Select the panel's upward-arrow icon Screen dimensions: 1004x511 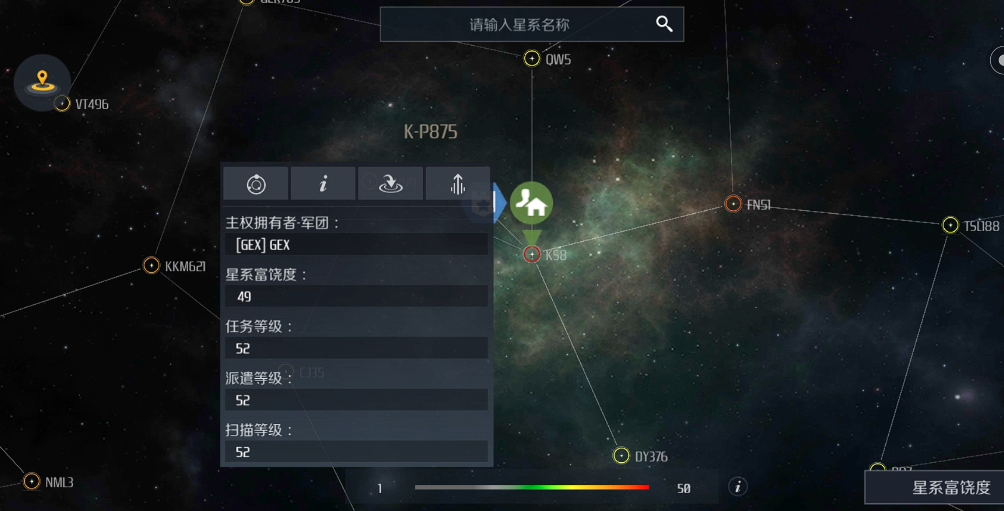coord(458,184)
